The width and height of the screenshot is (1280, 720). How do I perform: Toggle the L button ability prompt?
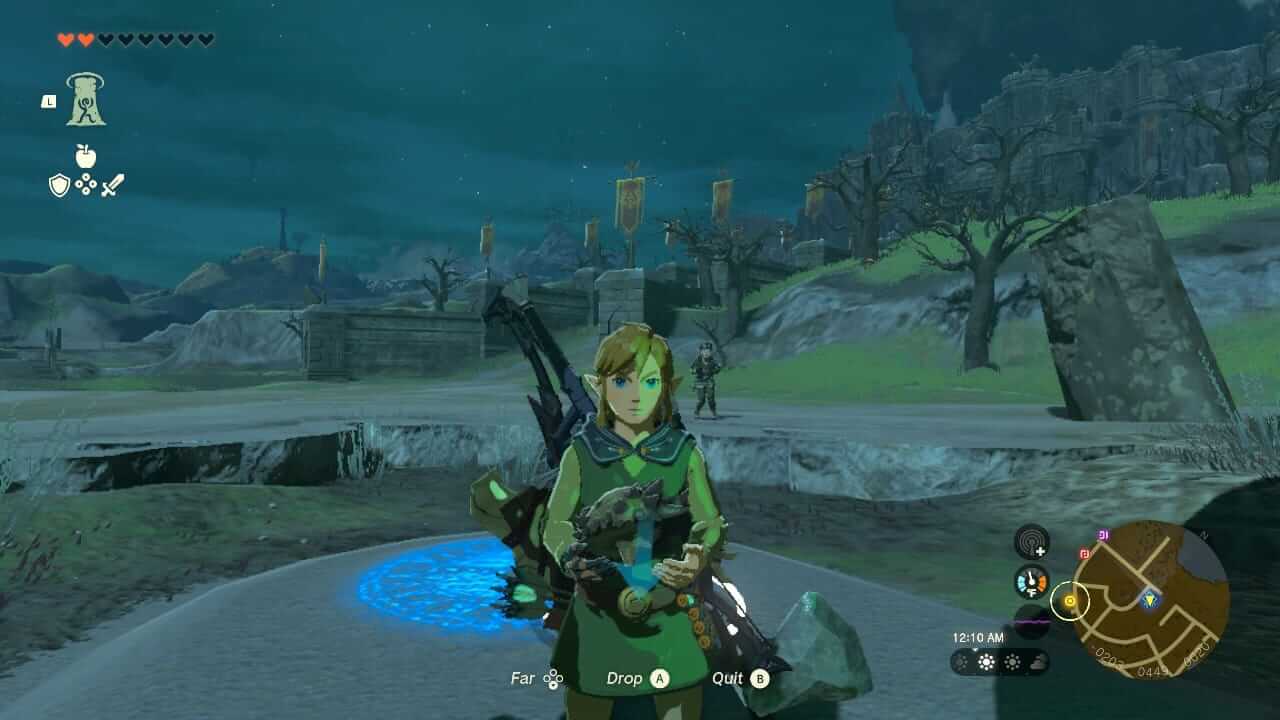click(49, 100)
